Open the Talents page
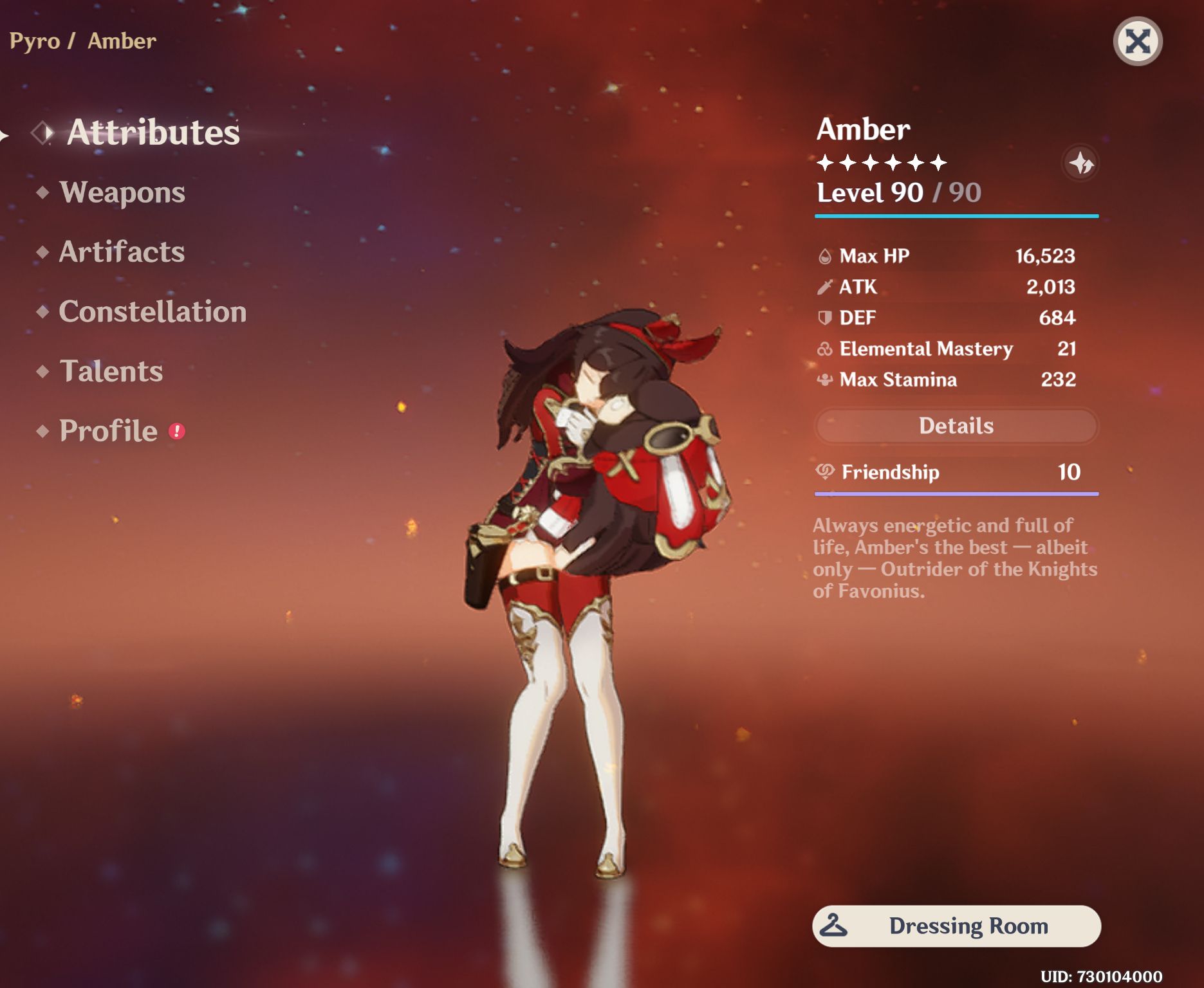 click(x=111, y=371)
